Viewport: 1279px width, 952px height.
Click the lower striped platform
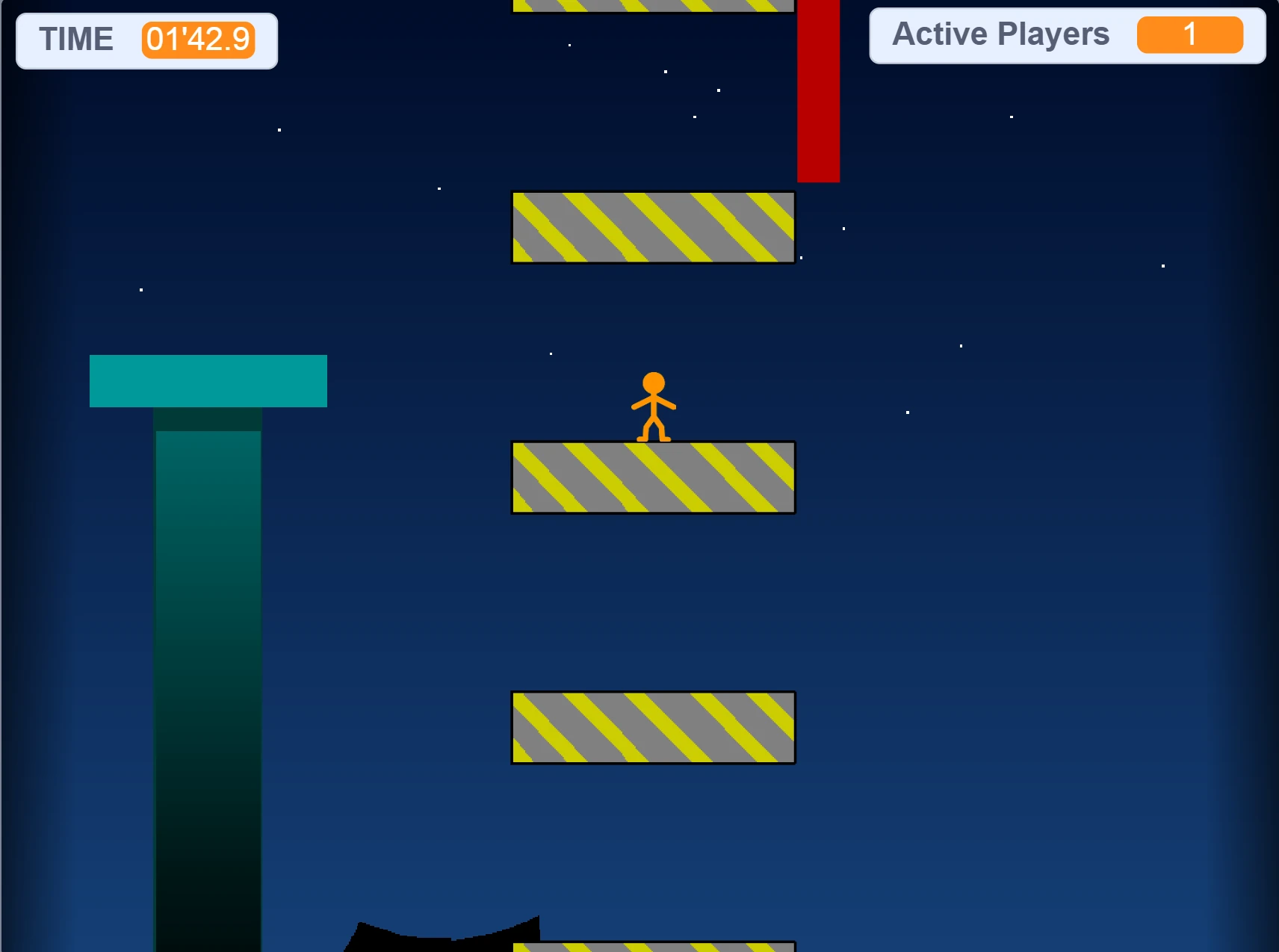pyautogui.click(x=653, y=726)
